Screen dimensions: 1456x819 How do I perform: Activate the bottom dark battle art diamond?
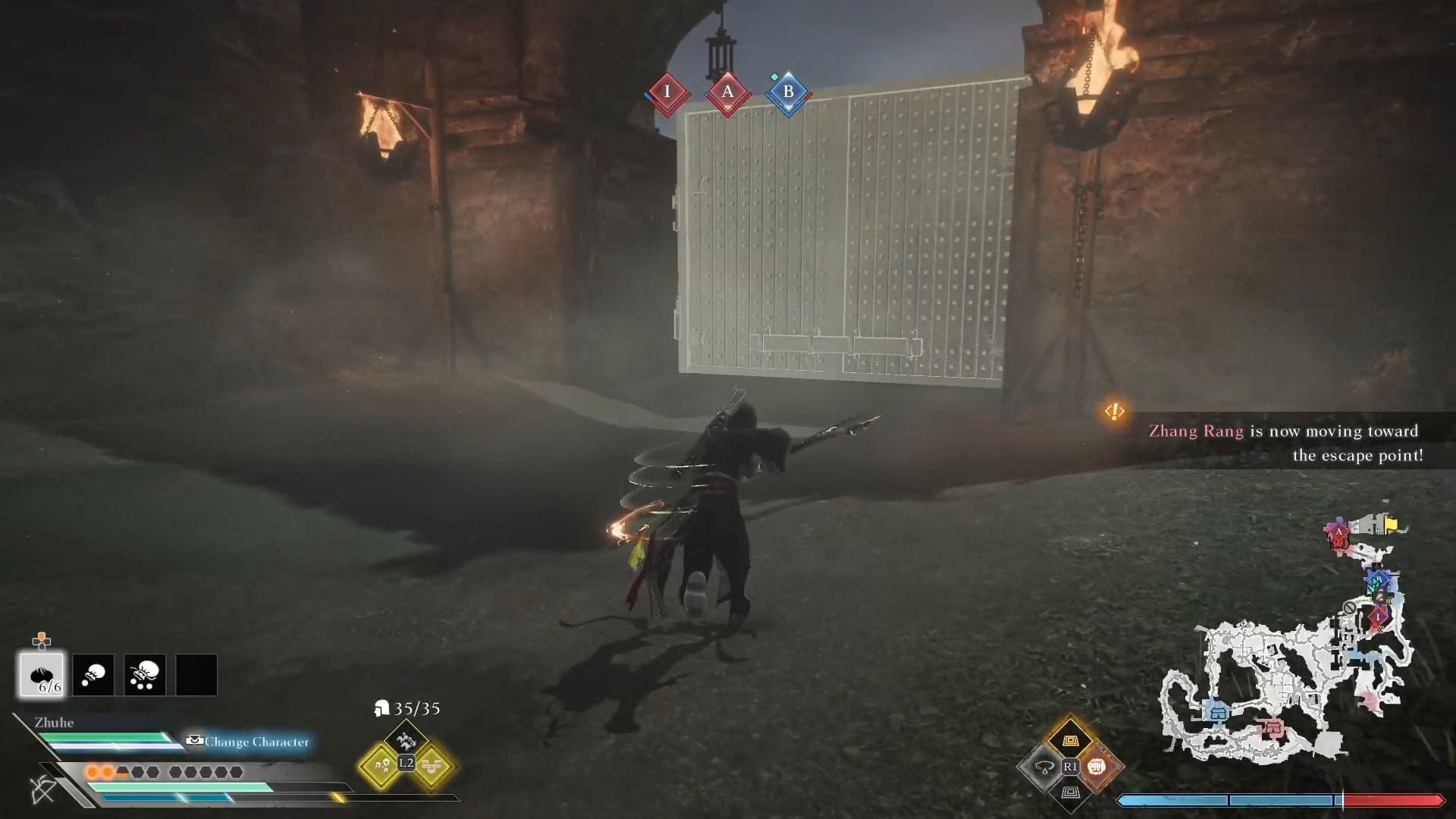[1069, 793]
